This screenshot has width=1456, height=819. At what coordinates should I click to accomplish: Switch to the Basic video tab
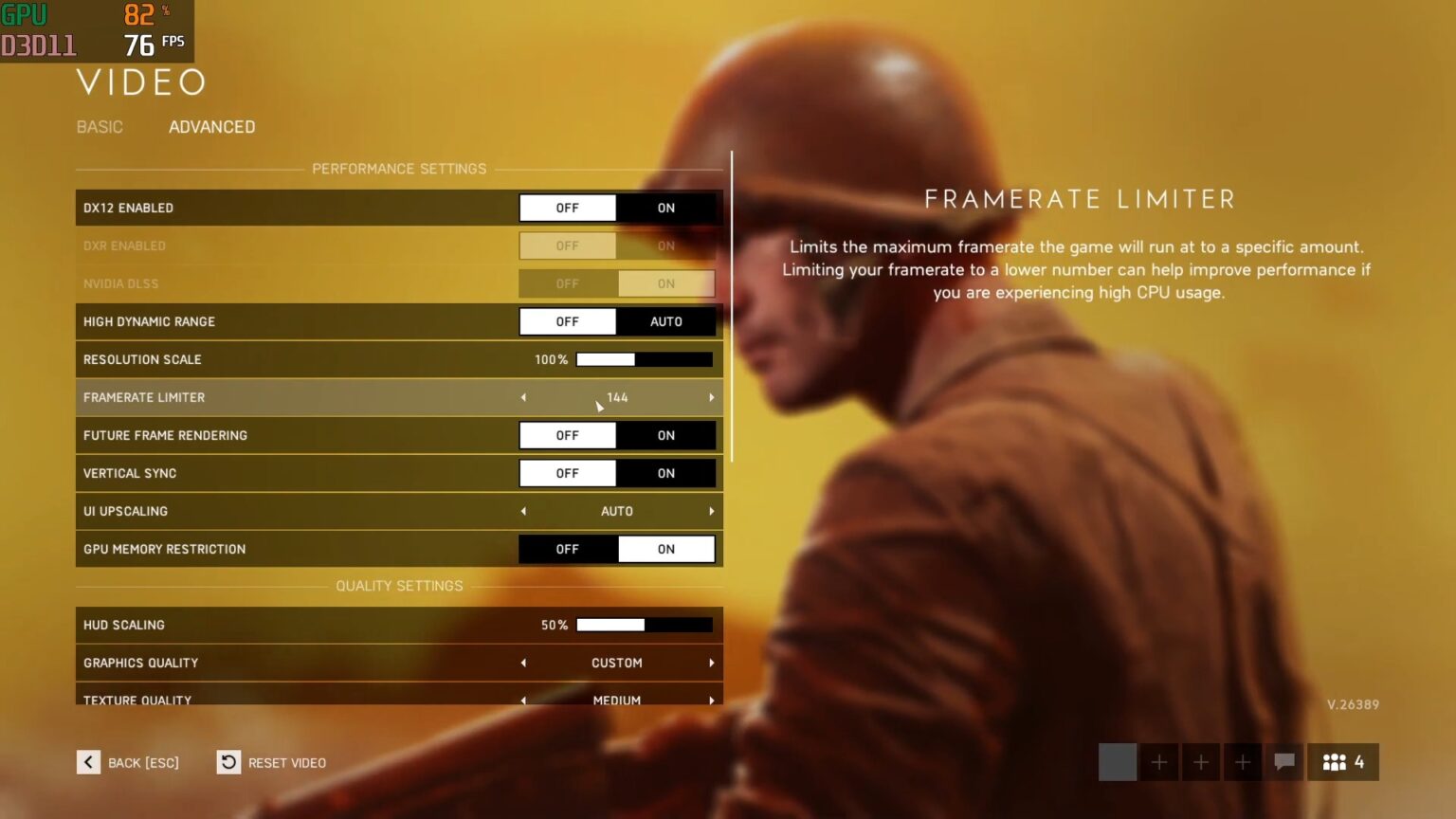point(100,127)
